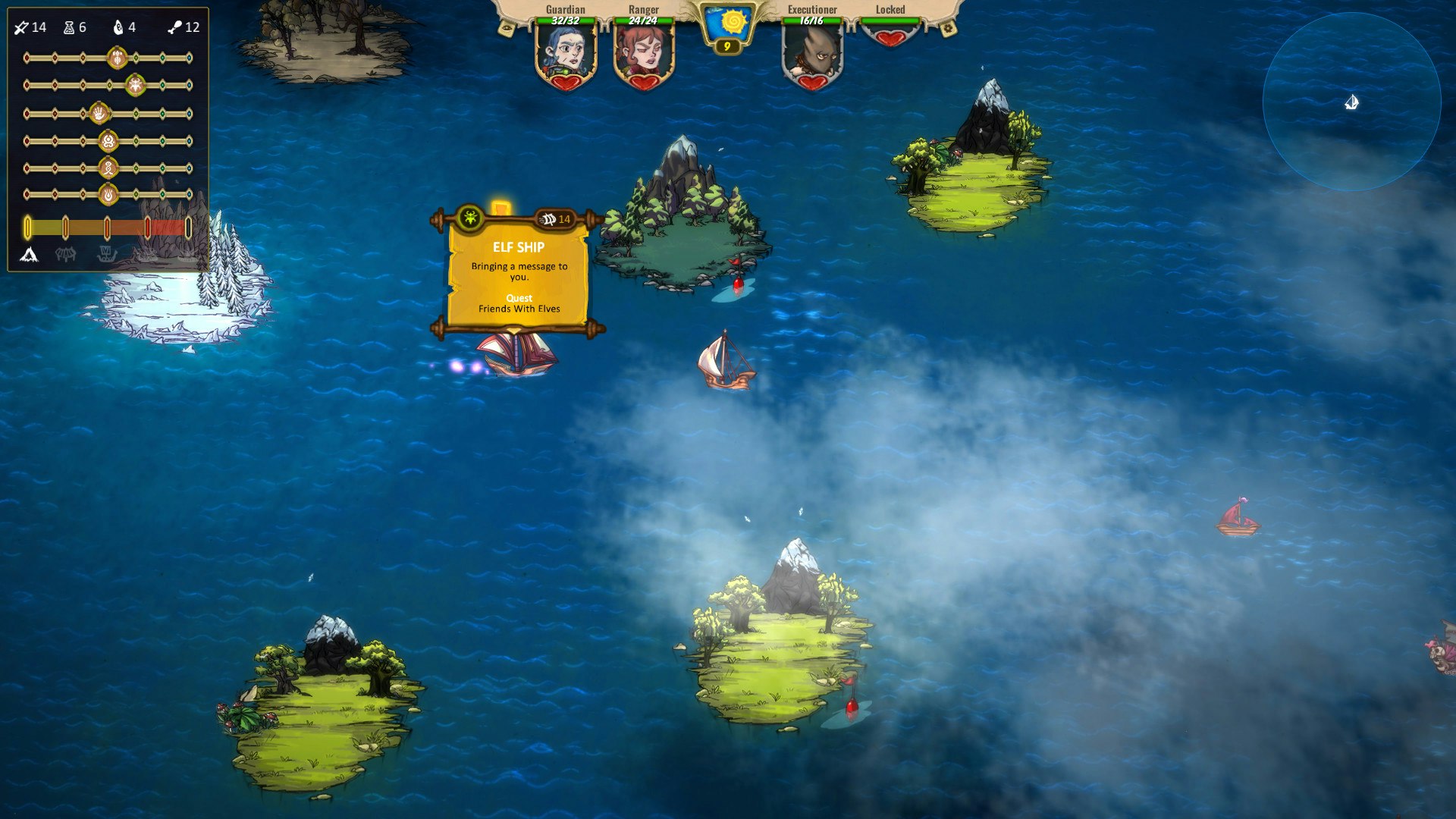Select the green node on the topmost rune track
This screenshot has width=1456, height=819.
click(x=137, y=57)
